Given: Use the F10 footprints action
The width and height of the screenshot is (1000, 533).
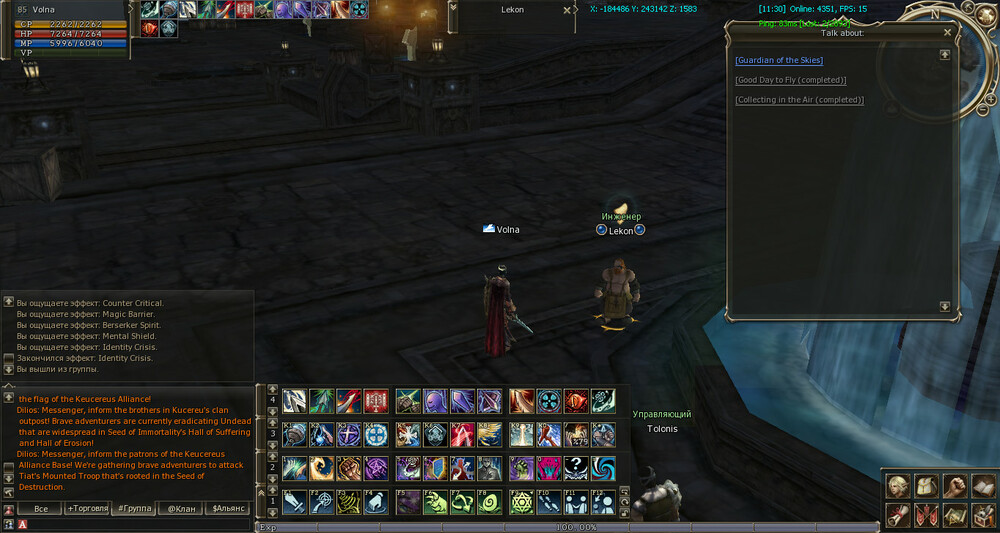Looking at the screenshot, I should coord(548,502).
